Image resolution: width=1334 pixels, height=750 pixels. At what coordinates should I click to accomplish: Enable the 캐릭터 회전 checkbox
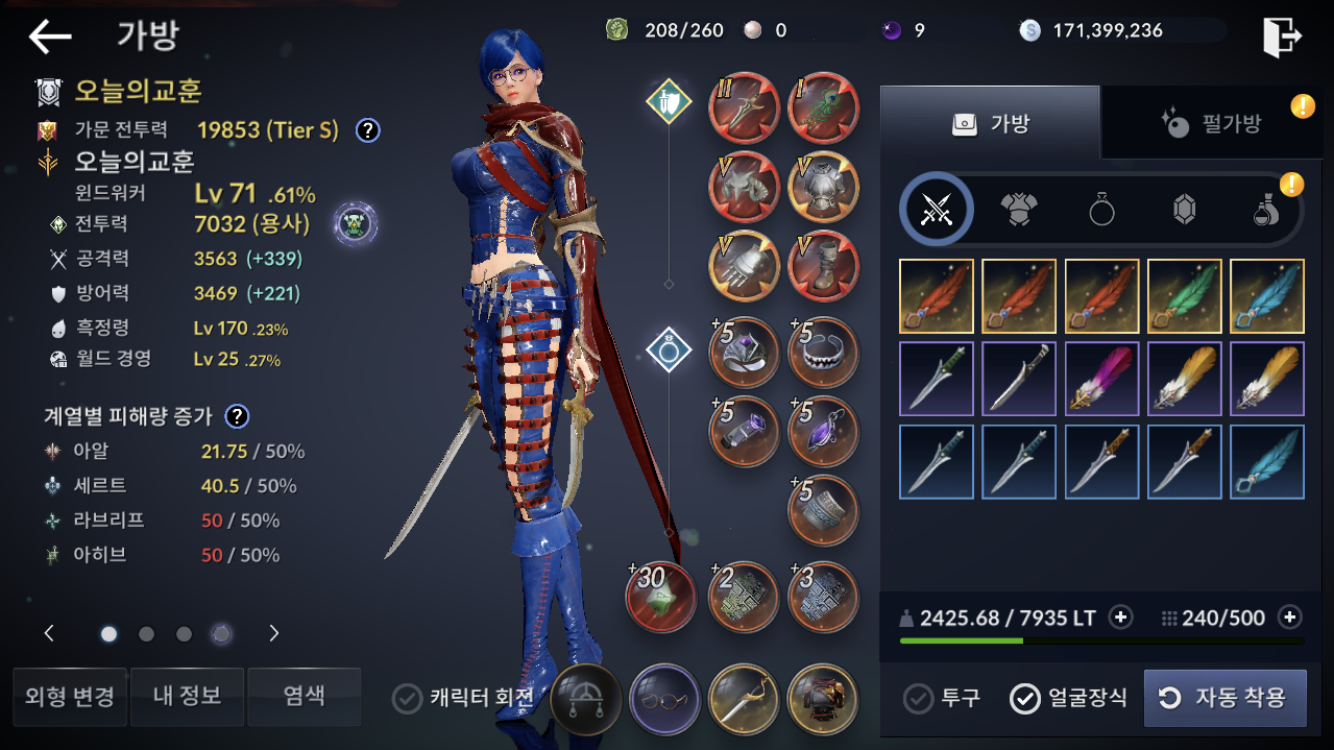coord(407,698)
